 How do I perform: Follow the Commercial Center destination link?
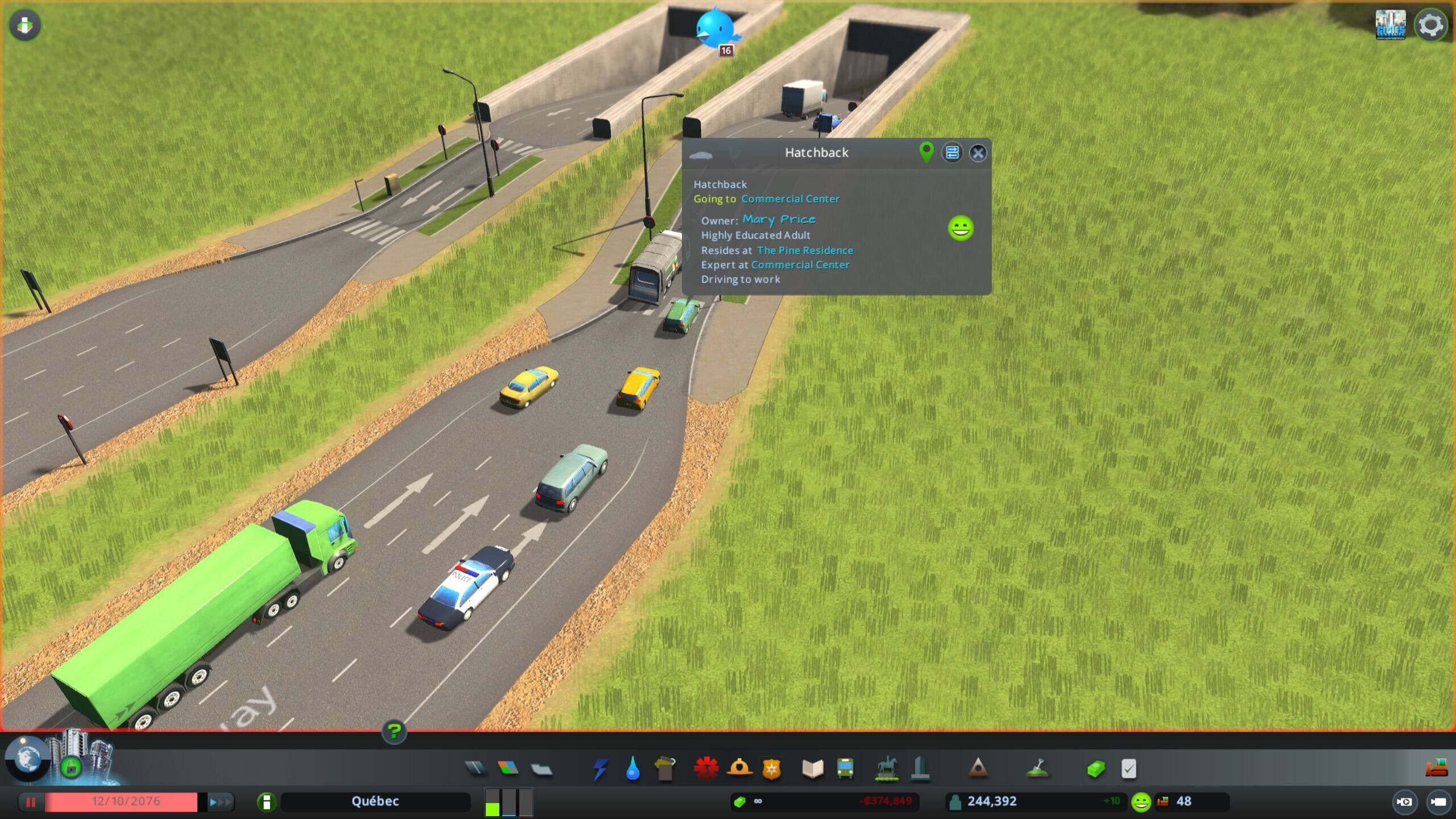(x=791, y=199)
